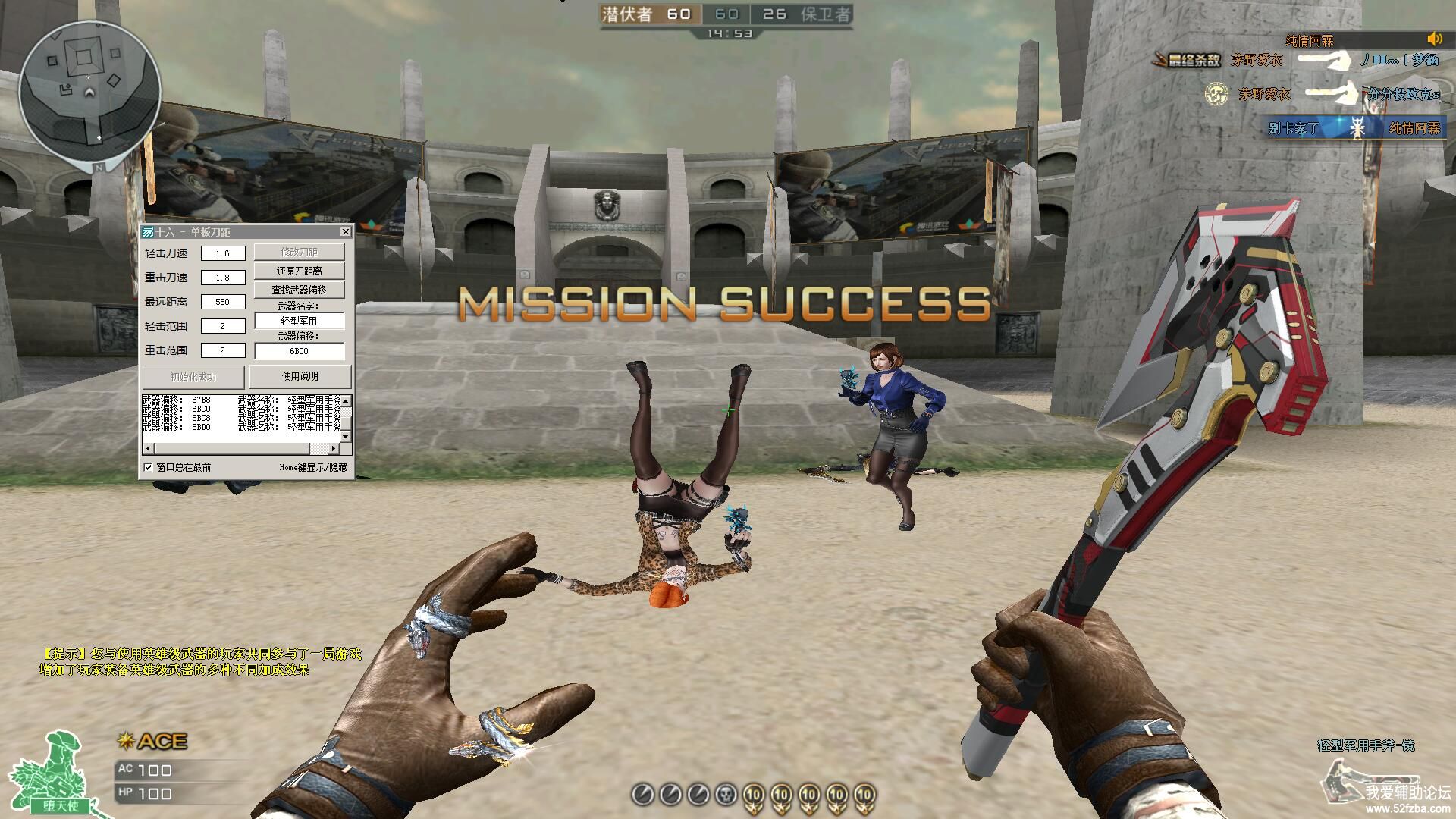Open the 使用说明 instructions button
The height and width of the screenshot is (819, 1456).
point(300,376)
